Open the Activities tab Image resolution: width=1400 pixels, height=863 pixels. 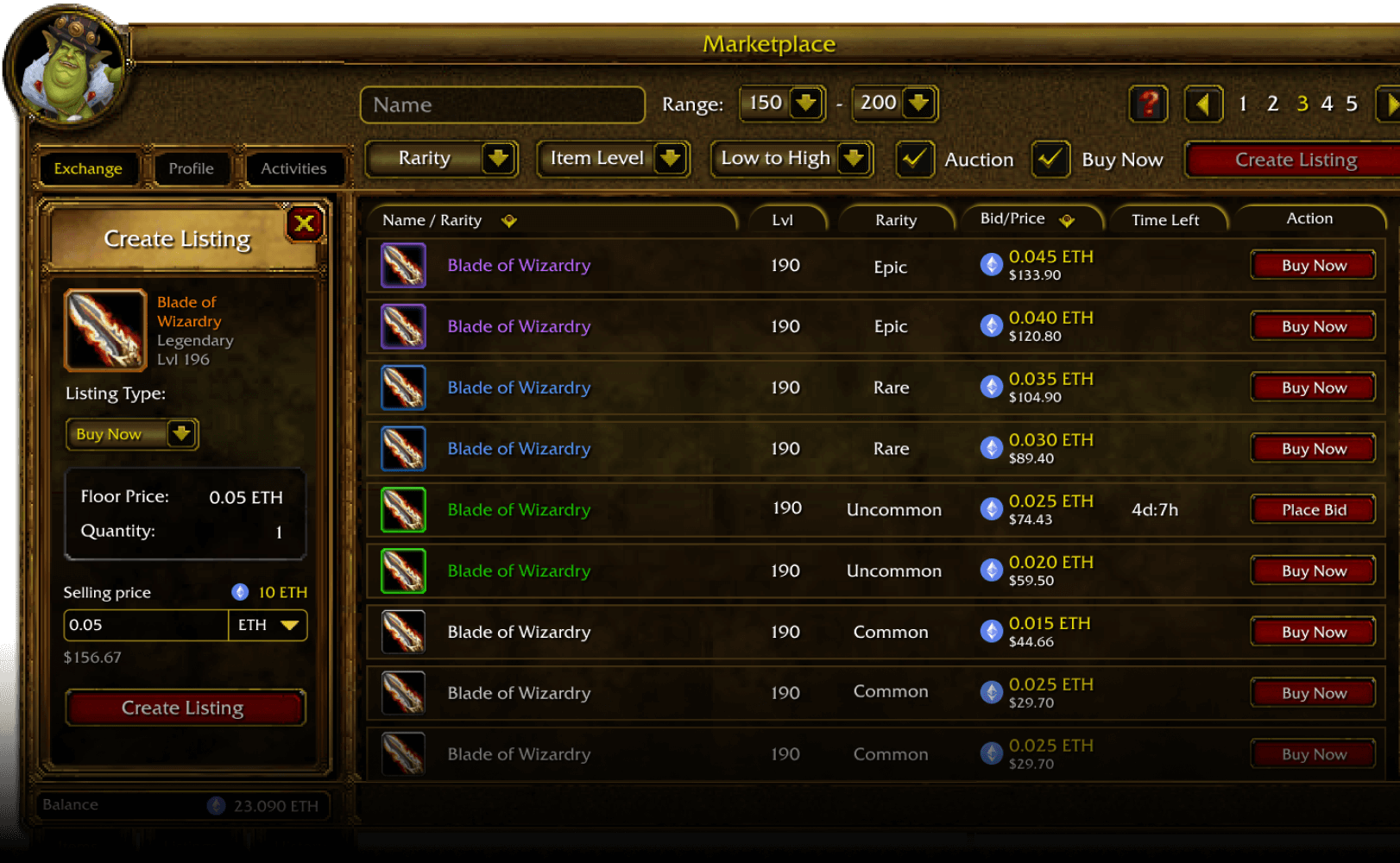coord(294,167)
